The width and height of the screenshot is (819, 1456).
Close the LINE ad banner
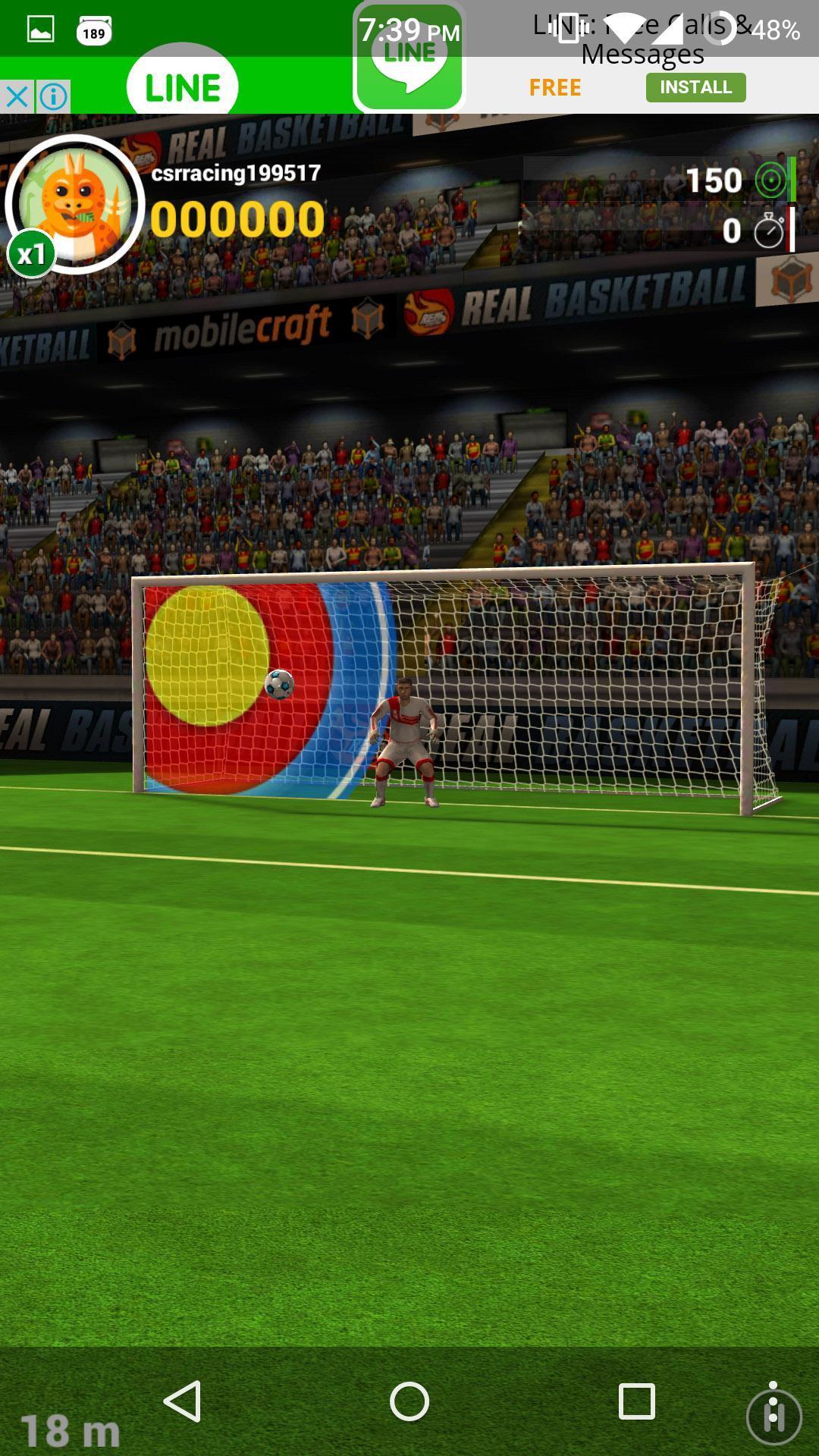17,97
